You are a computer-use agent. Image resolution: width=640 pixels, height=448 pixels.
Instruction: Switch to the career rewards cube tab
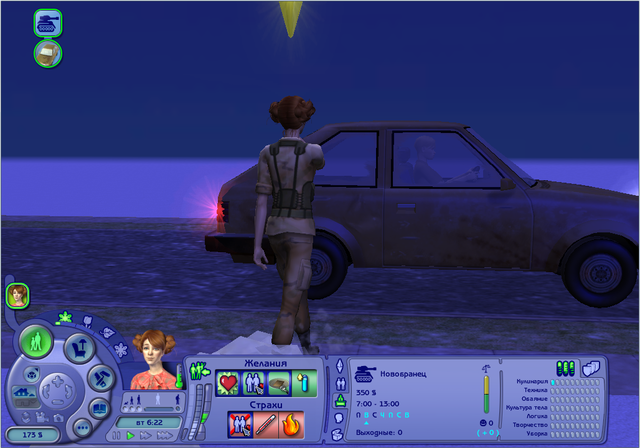point(589,367)
